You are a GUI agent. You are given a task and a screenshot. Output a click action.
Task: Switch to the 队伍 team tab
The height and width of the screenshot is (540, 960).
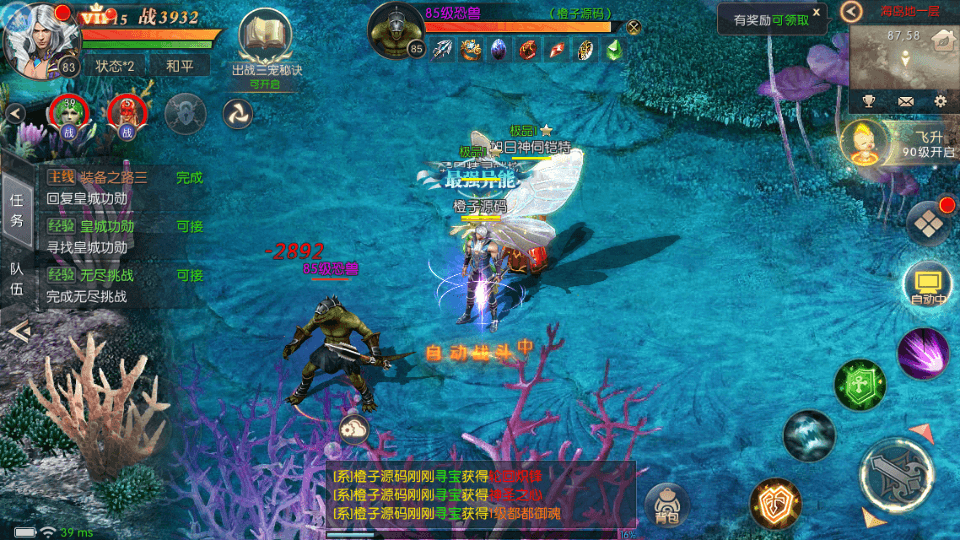click(16, 279)
